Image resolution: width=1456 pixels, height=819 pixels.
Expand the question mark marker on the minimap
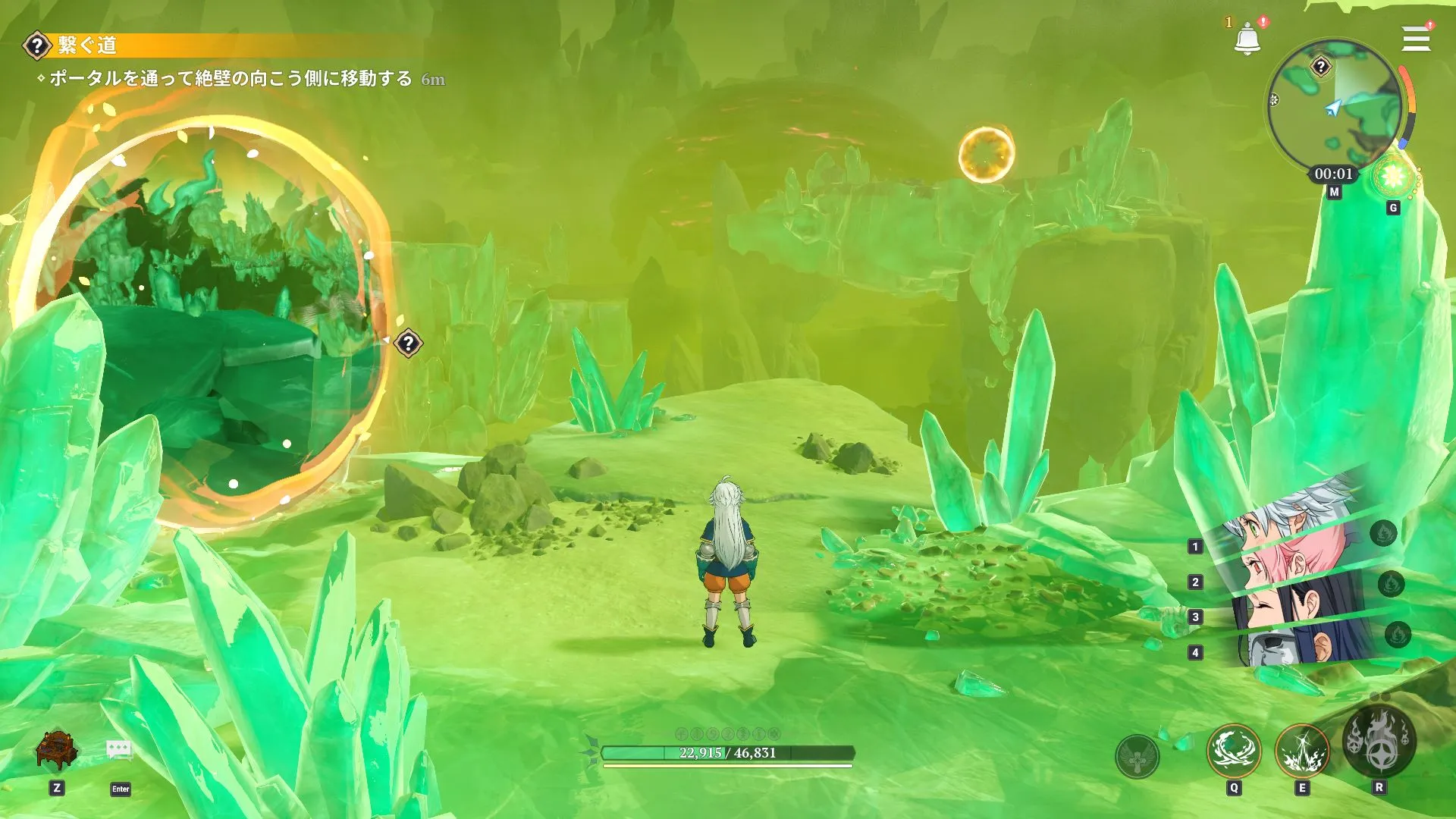click(1322, 67)
